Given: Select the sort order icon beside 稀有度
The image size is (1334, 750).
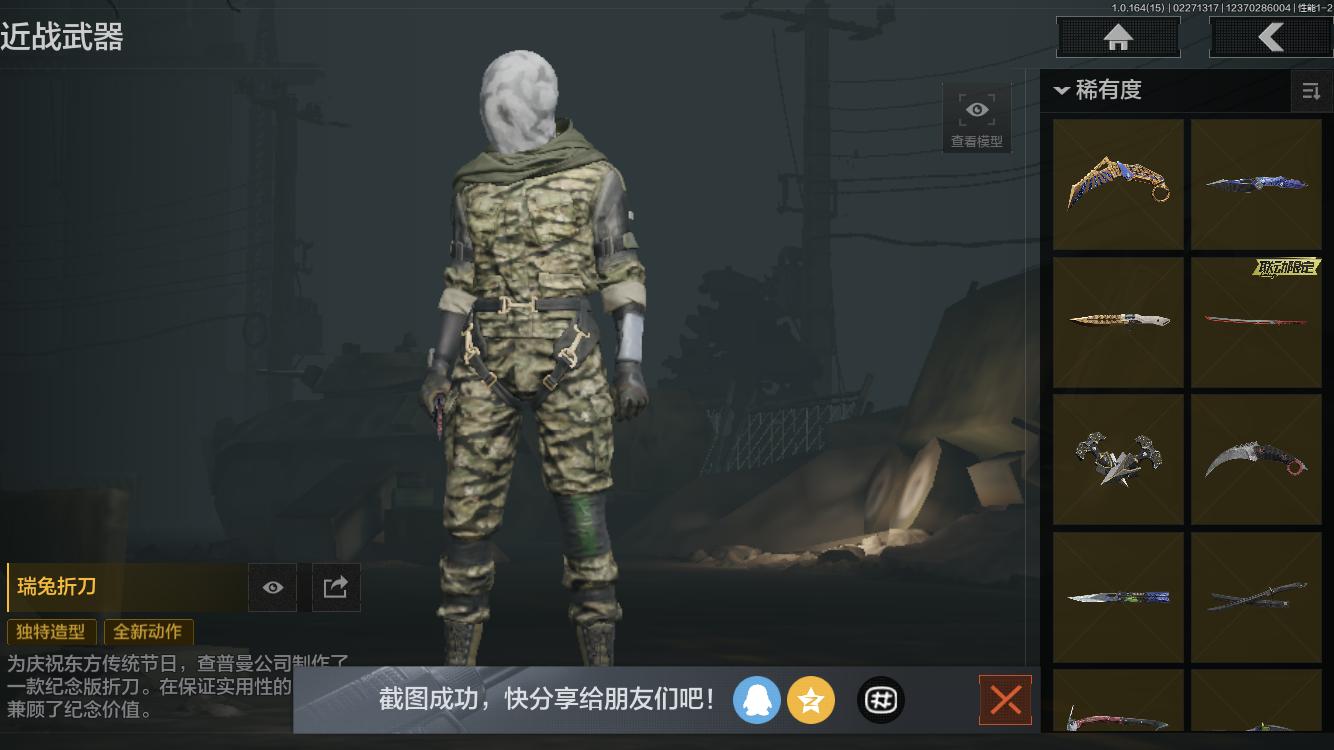Looking at the screenshot, I should pyautogui.click(x=1311, y=90).
